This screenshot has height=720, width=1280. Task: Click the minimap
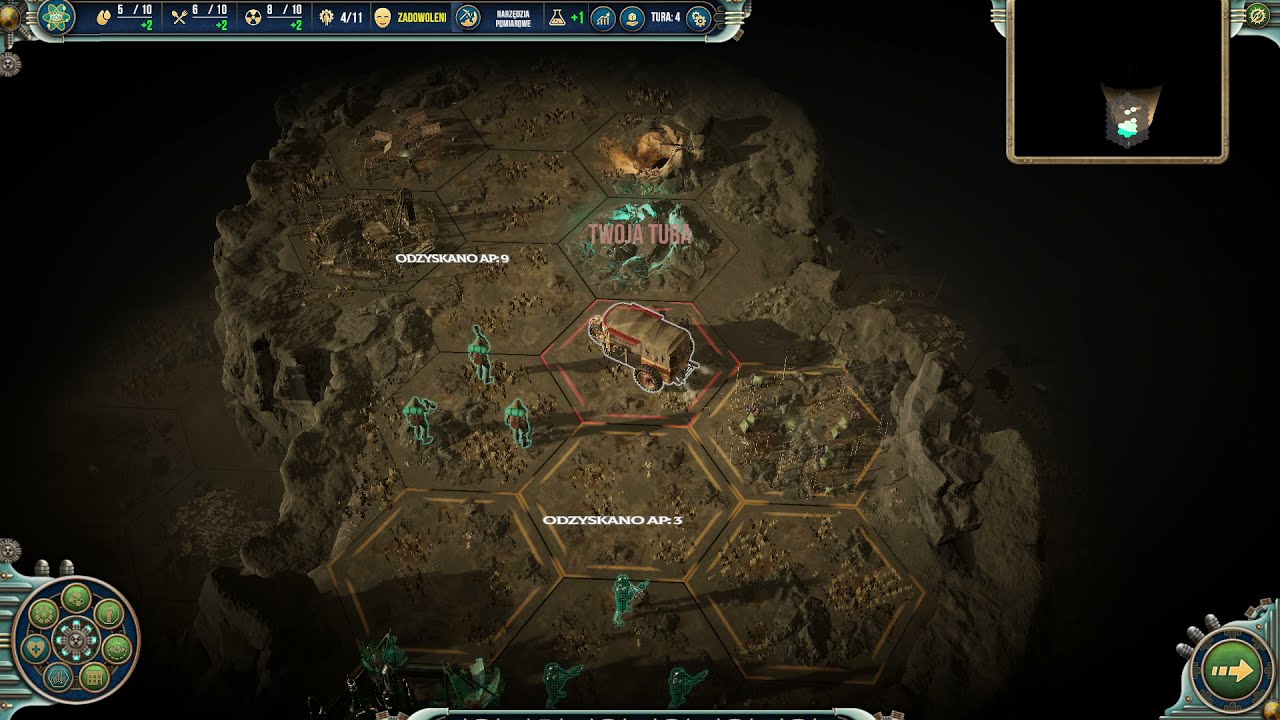click(x=1117, y=79)
